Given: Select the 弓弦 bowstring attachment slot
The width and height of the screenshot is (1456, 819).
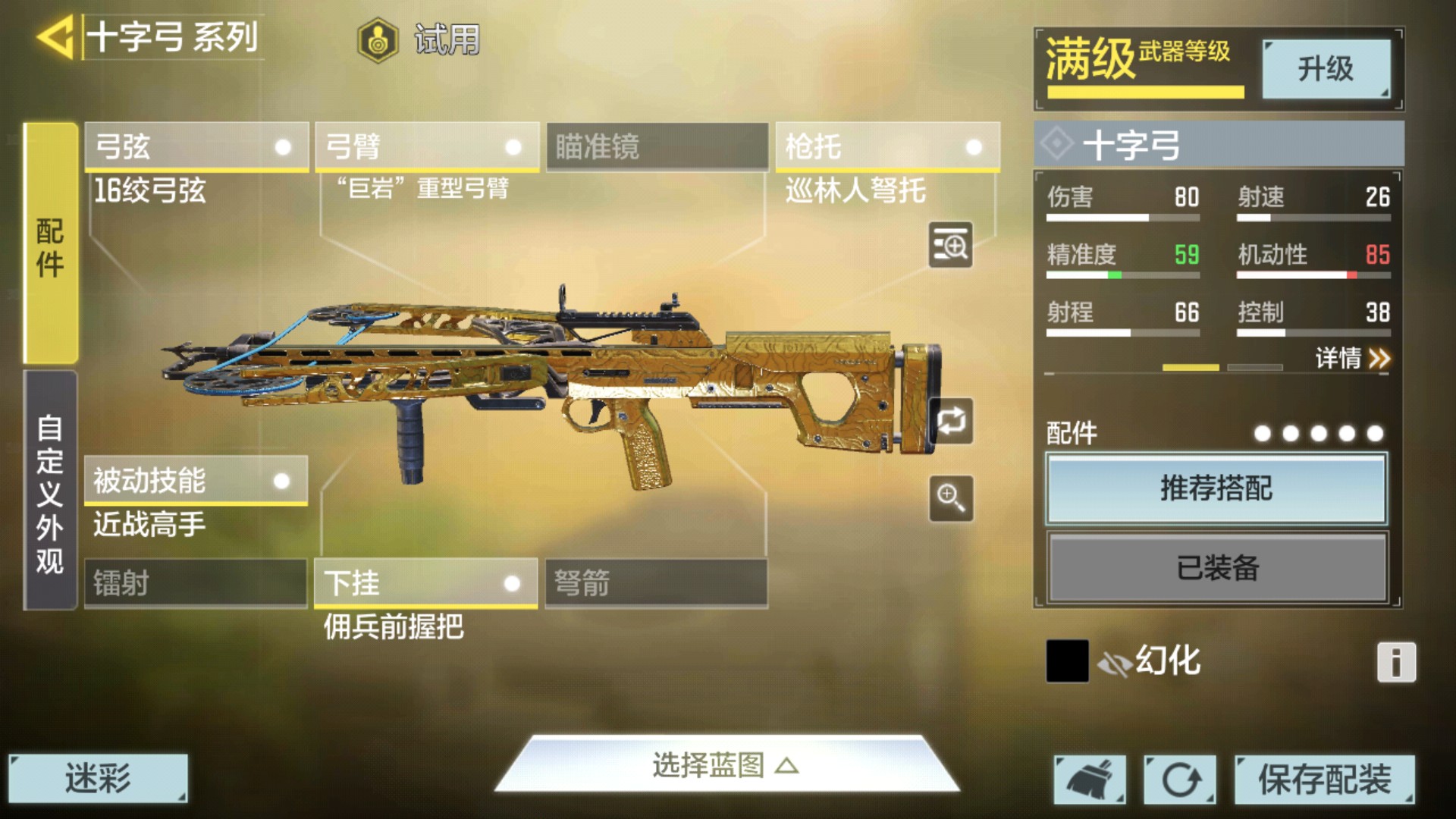Looking at the screenshot, I should tap(196, 146).
